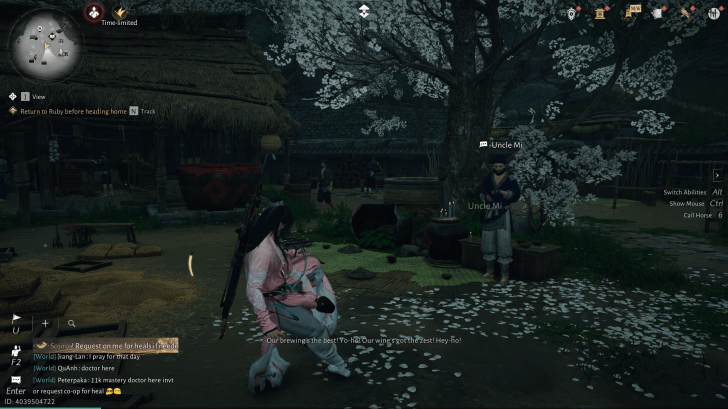Open the white pouch icon
The width and height of the screenshot is (728, 409).
[658, 12]
